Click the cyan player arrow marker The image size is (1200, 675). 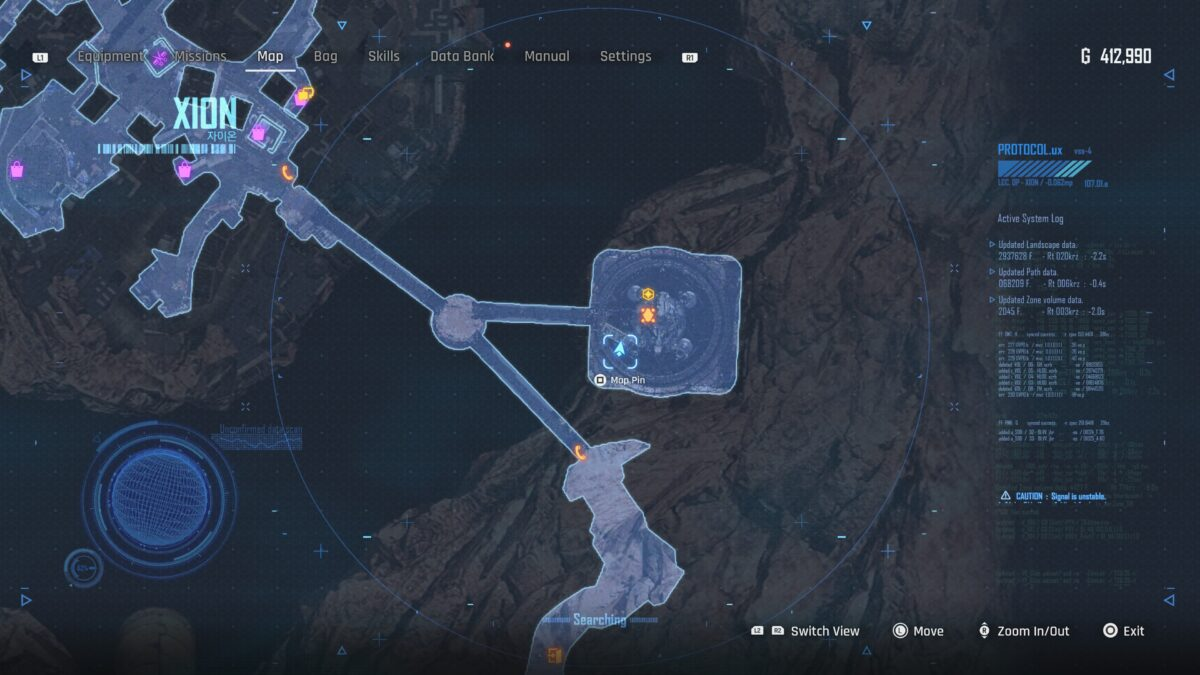click(x=620, y=350)
